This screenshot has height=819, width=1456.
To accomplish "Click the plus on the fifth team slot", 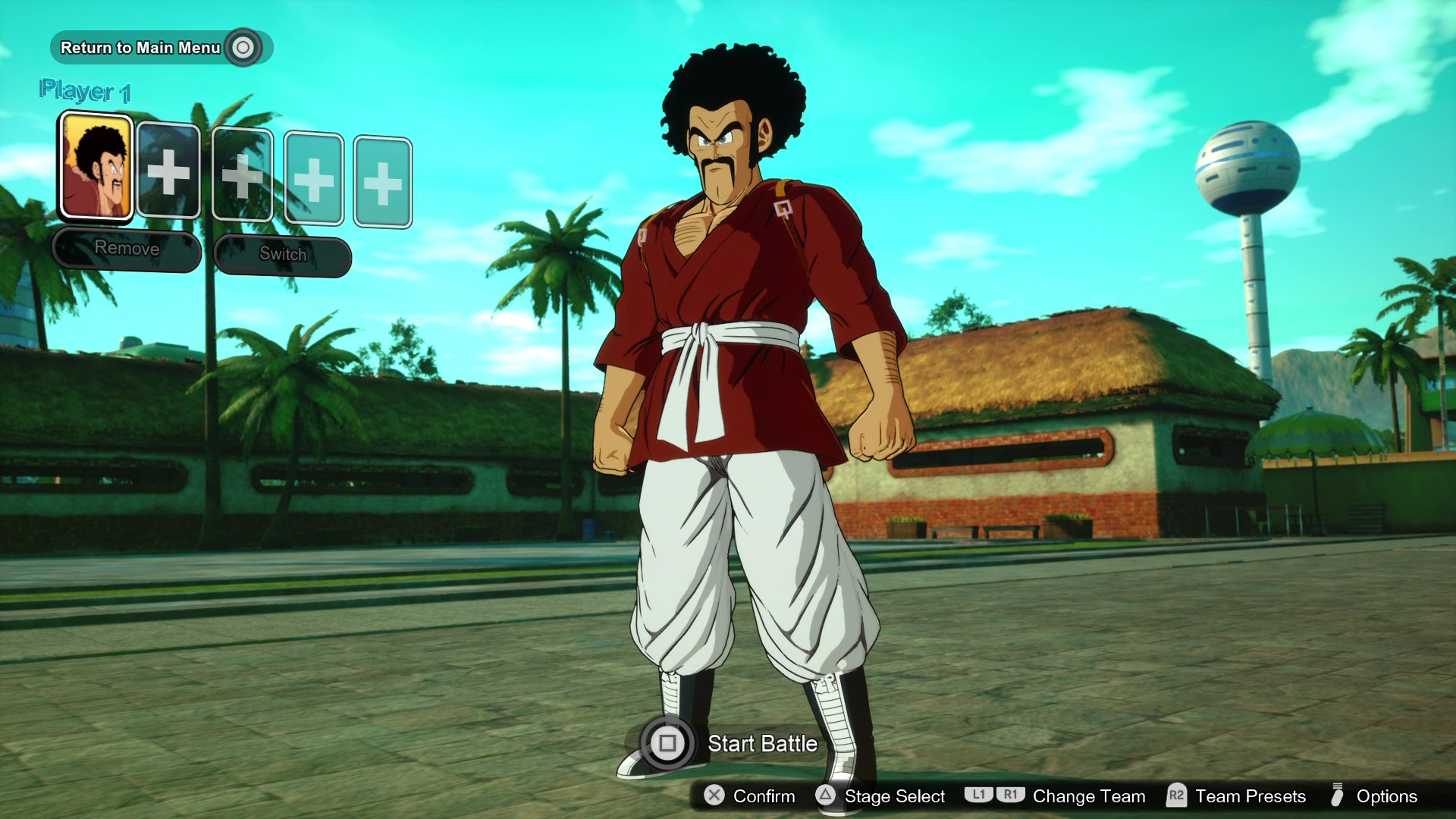I will point(383,180).
